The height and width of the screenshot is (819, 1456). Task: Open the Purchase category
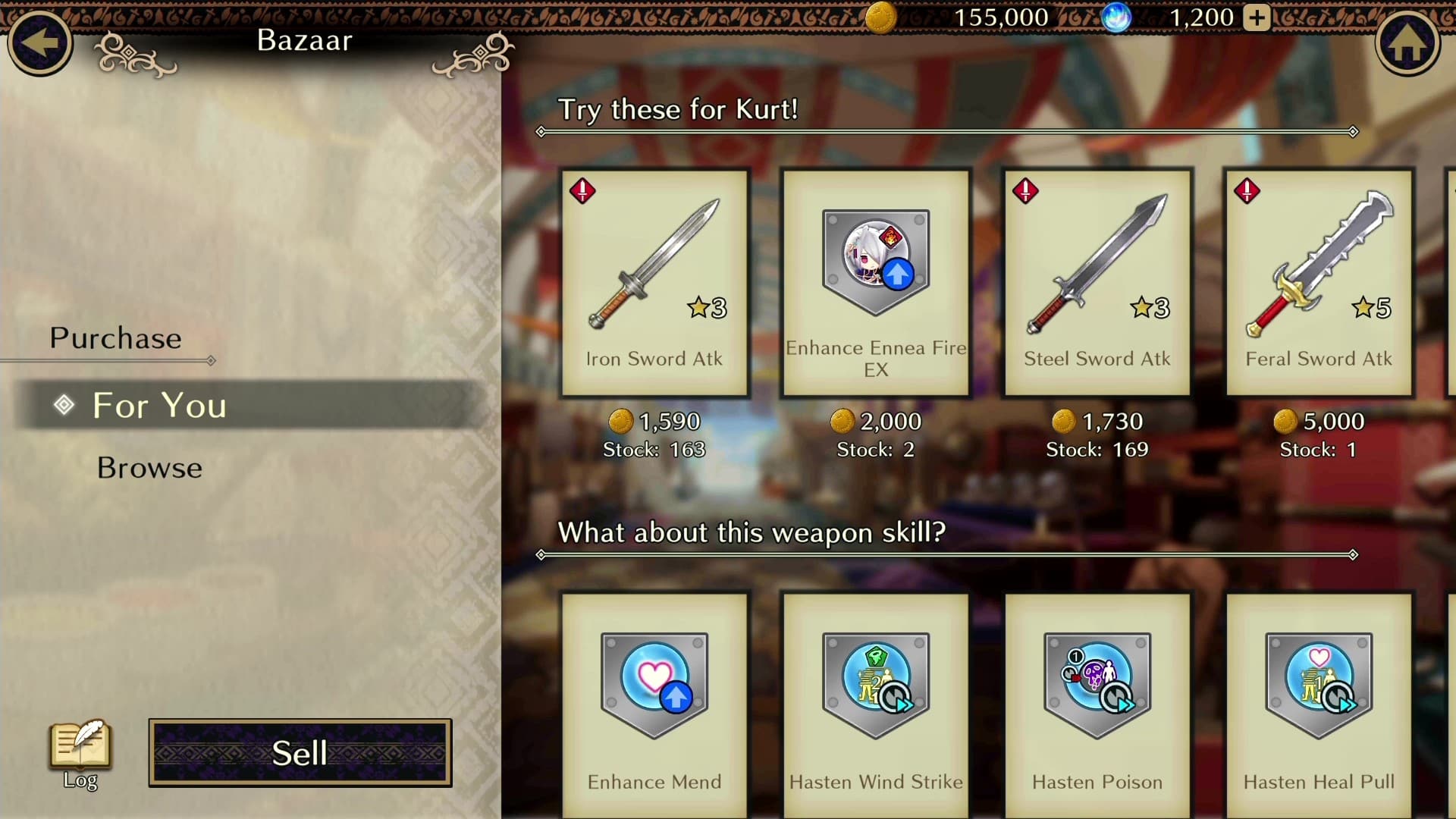click(115, 338)
